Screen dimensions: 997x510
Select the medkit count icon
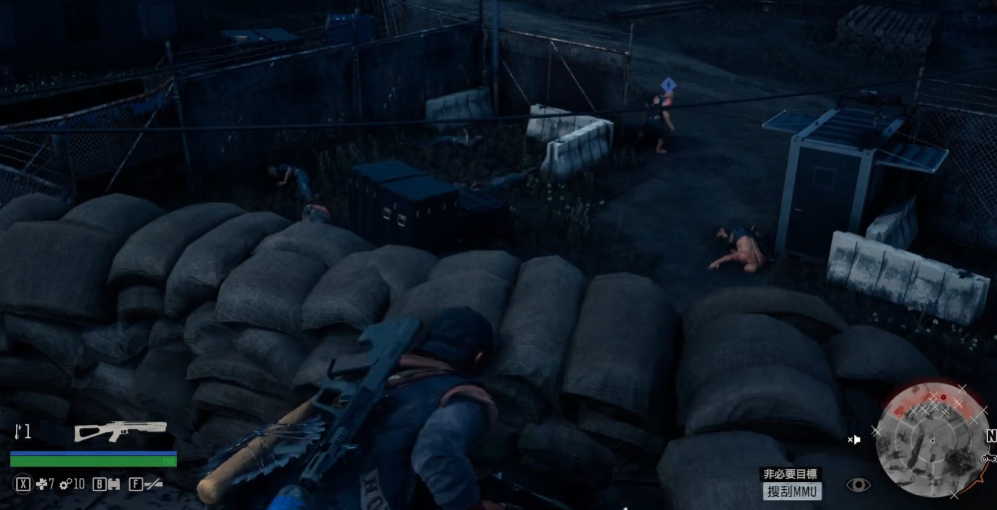(41, 485)
